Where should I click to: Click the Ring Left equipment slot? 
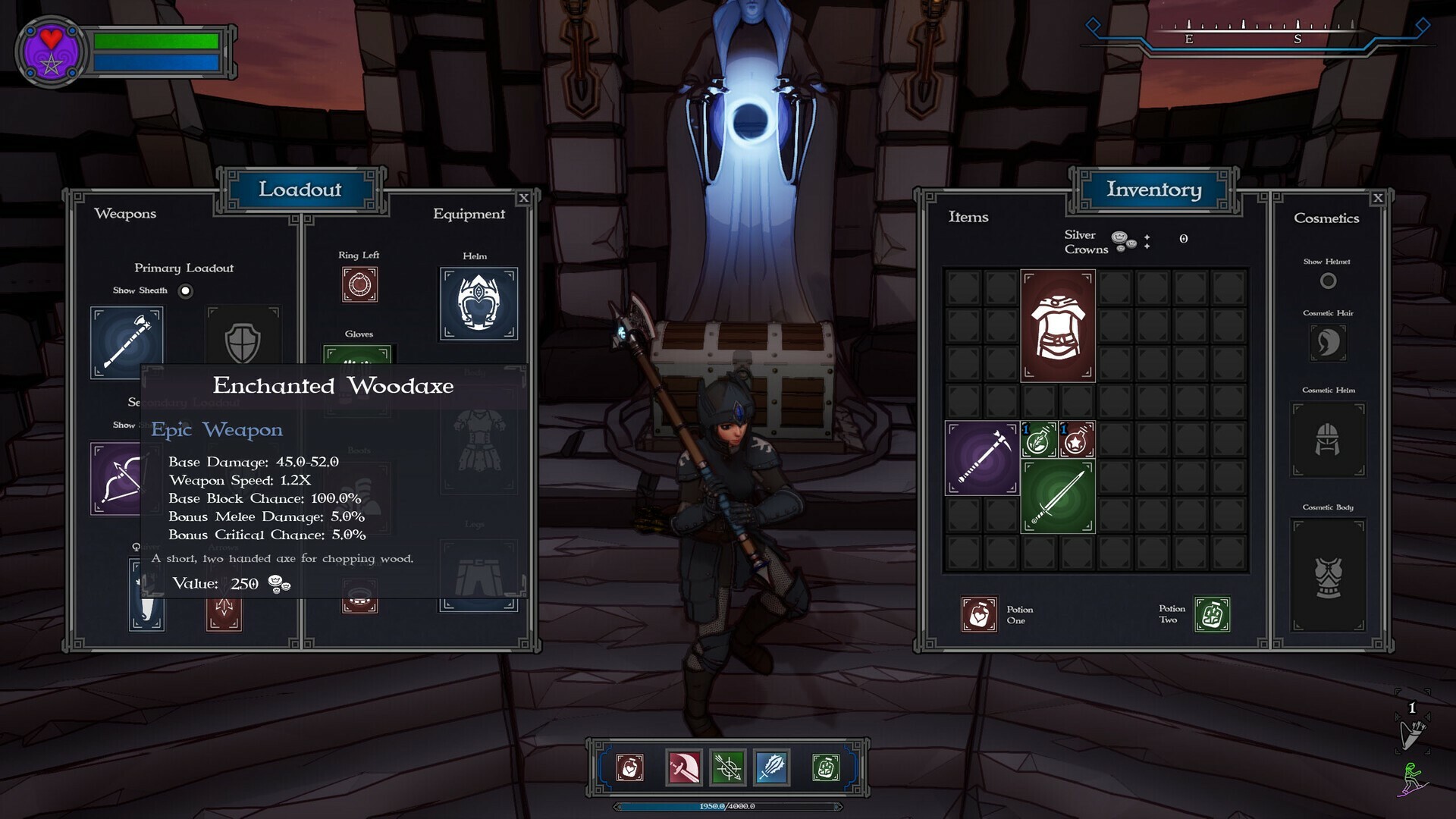[359, 284]
